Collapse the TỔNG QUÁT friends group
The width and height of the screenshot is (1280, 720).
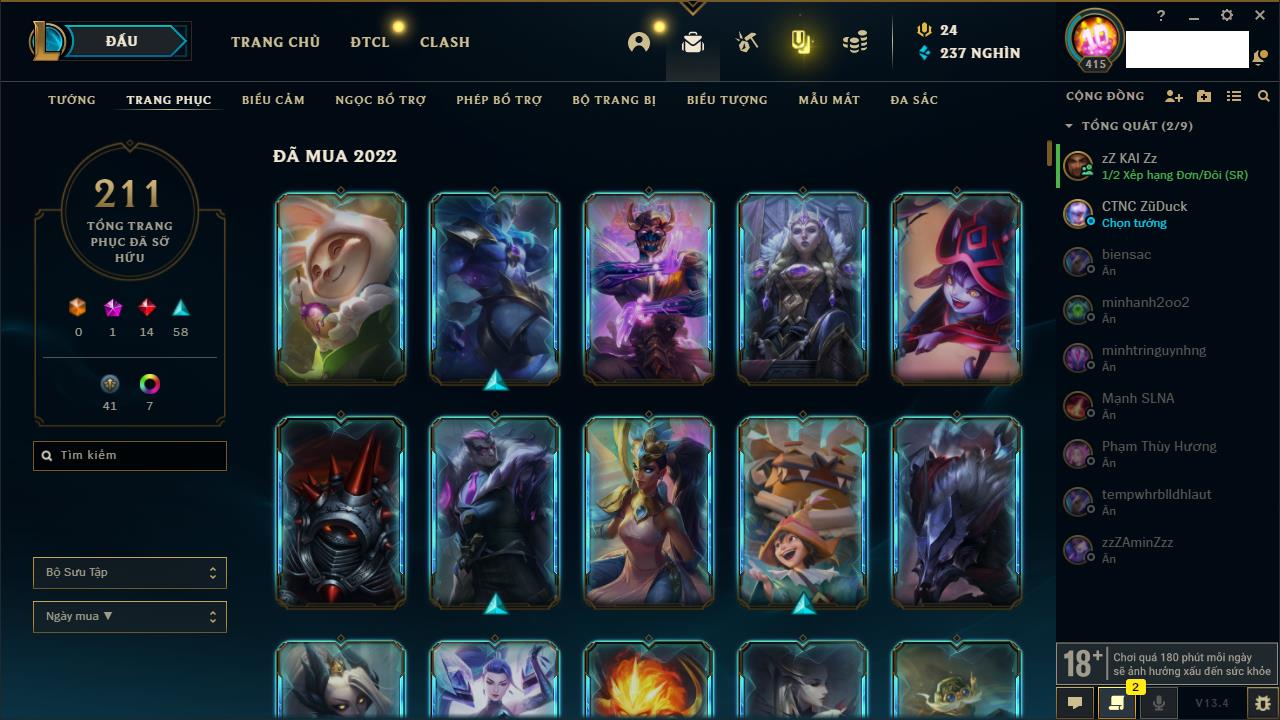(x=1069, y=126)
